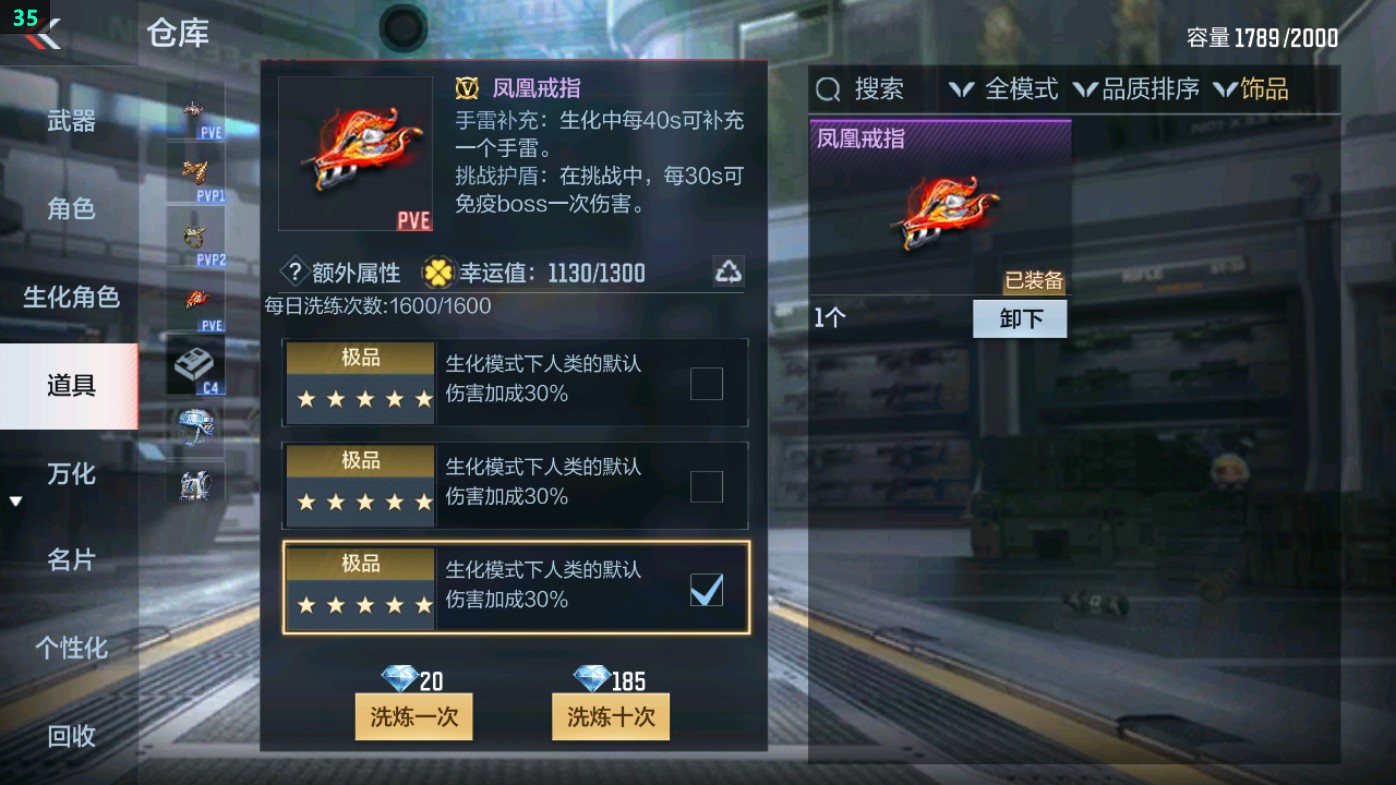Open the search magnifier in the right panel
This screenshot has height=785, width=1396.
click(826, 90)
